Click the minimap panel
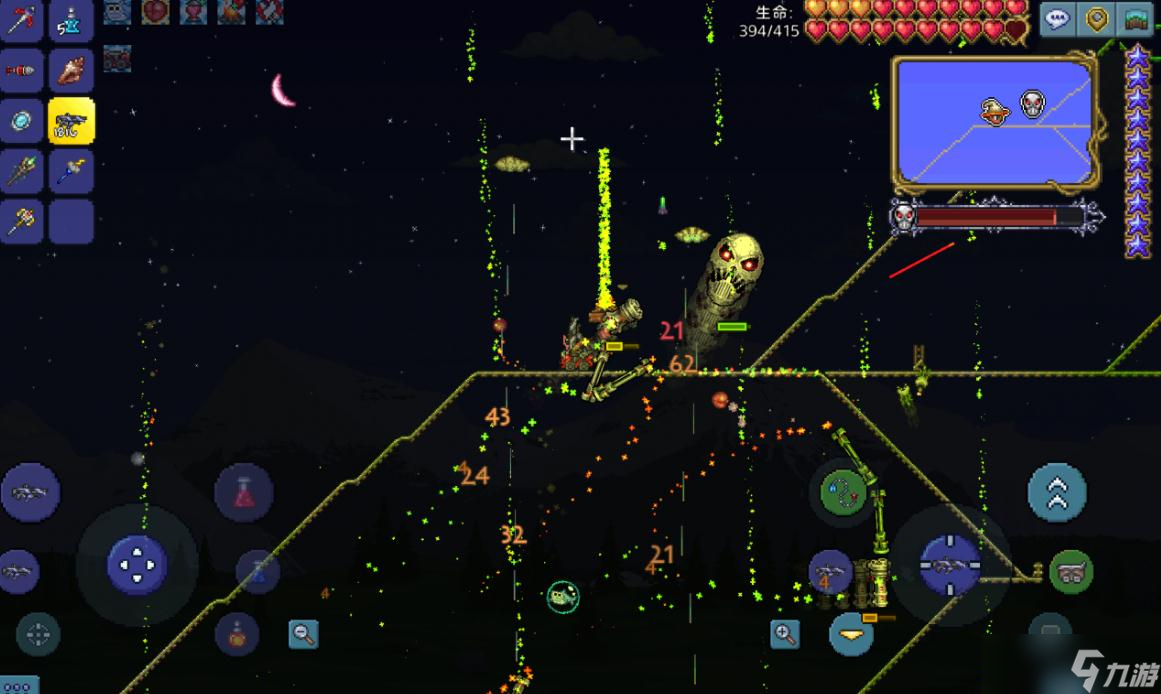 (x=993, y=121)
